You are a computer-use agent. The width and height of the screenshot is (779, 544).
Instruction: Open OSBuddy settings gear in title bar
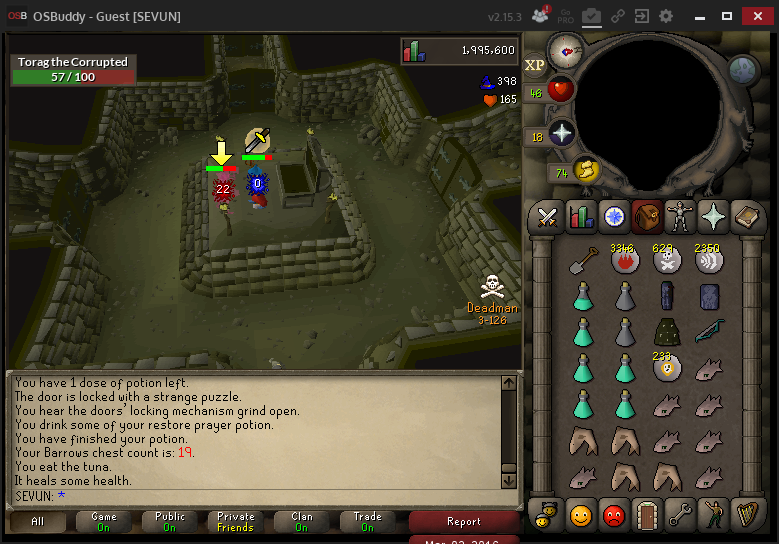[666, 16]
